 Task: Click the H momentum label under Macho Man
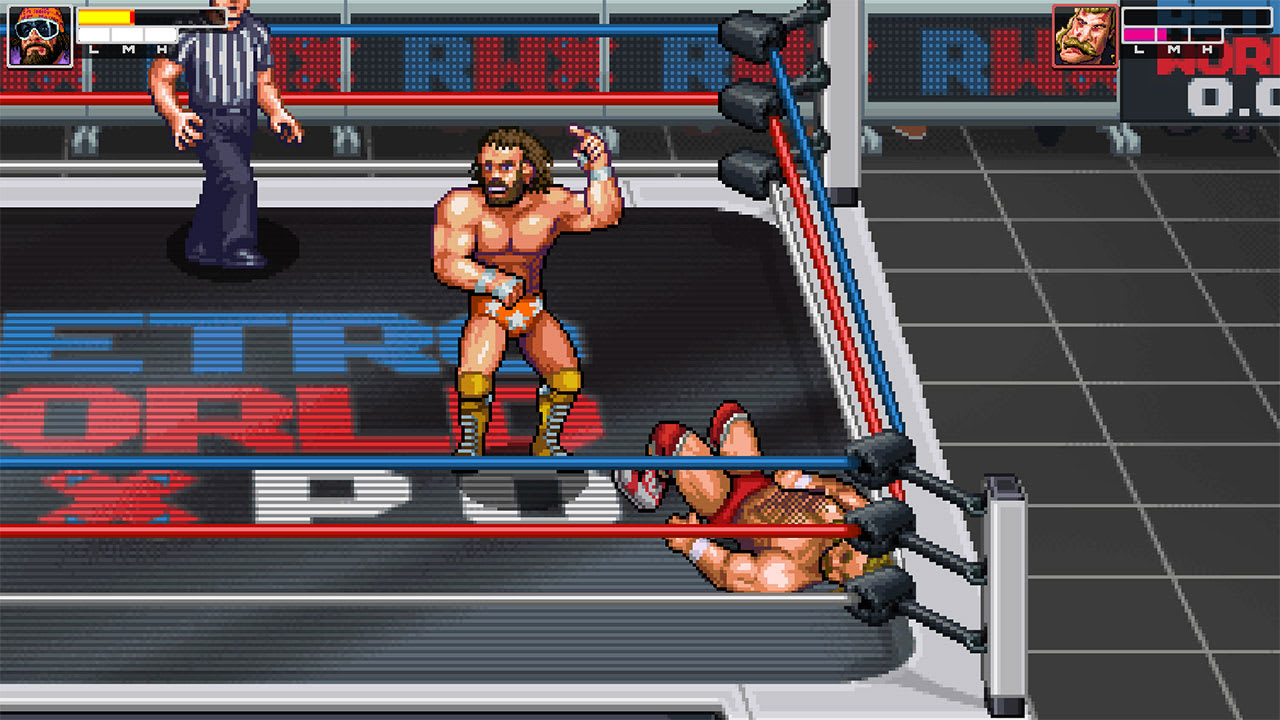[x=162, y=49]
